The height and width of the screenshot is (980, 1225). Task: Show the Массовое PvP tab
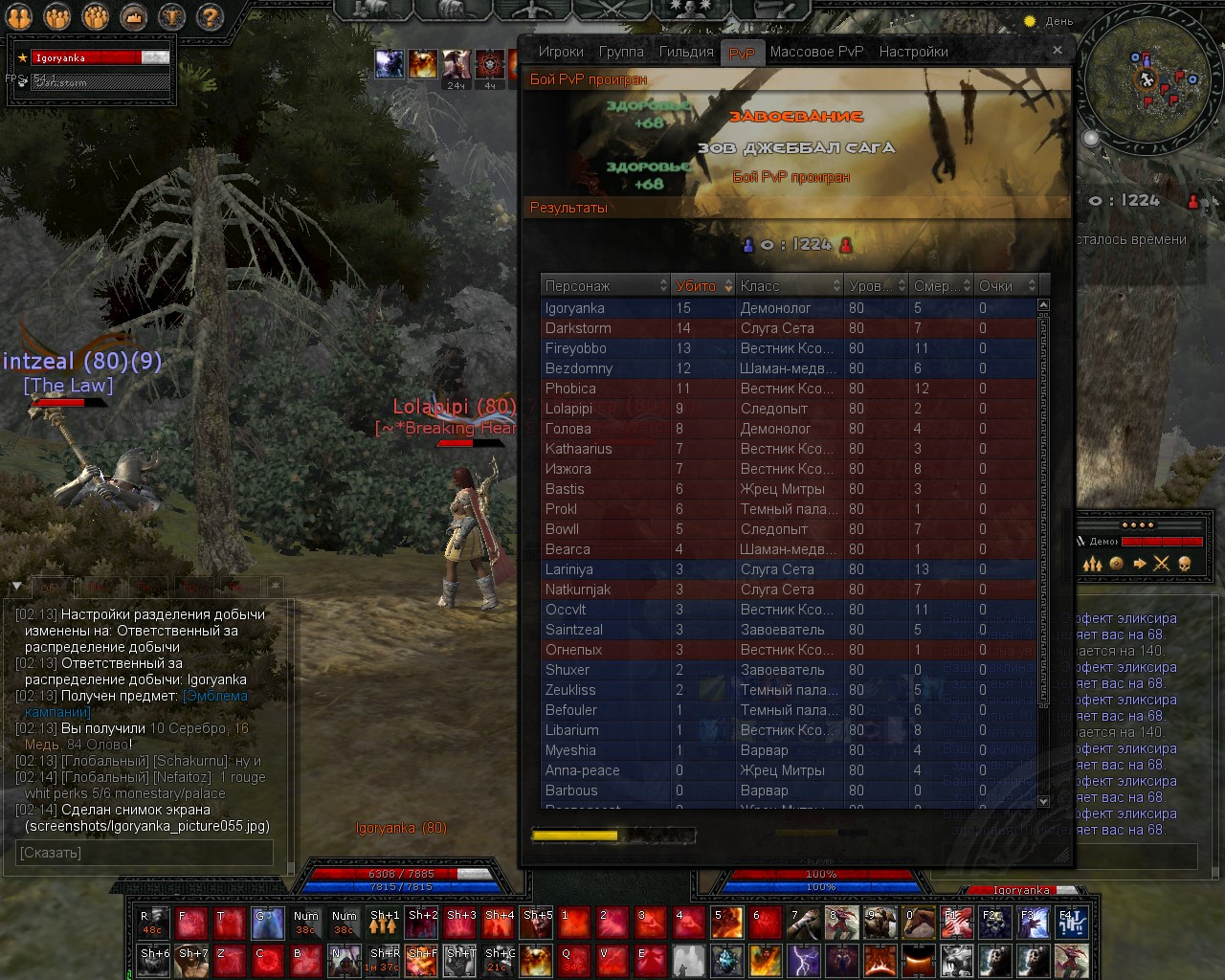816,52
